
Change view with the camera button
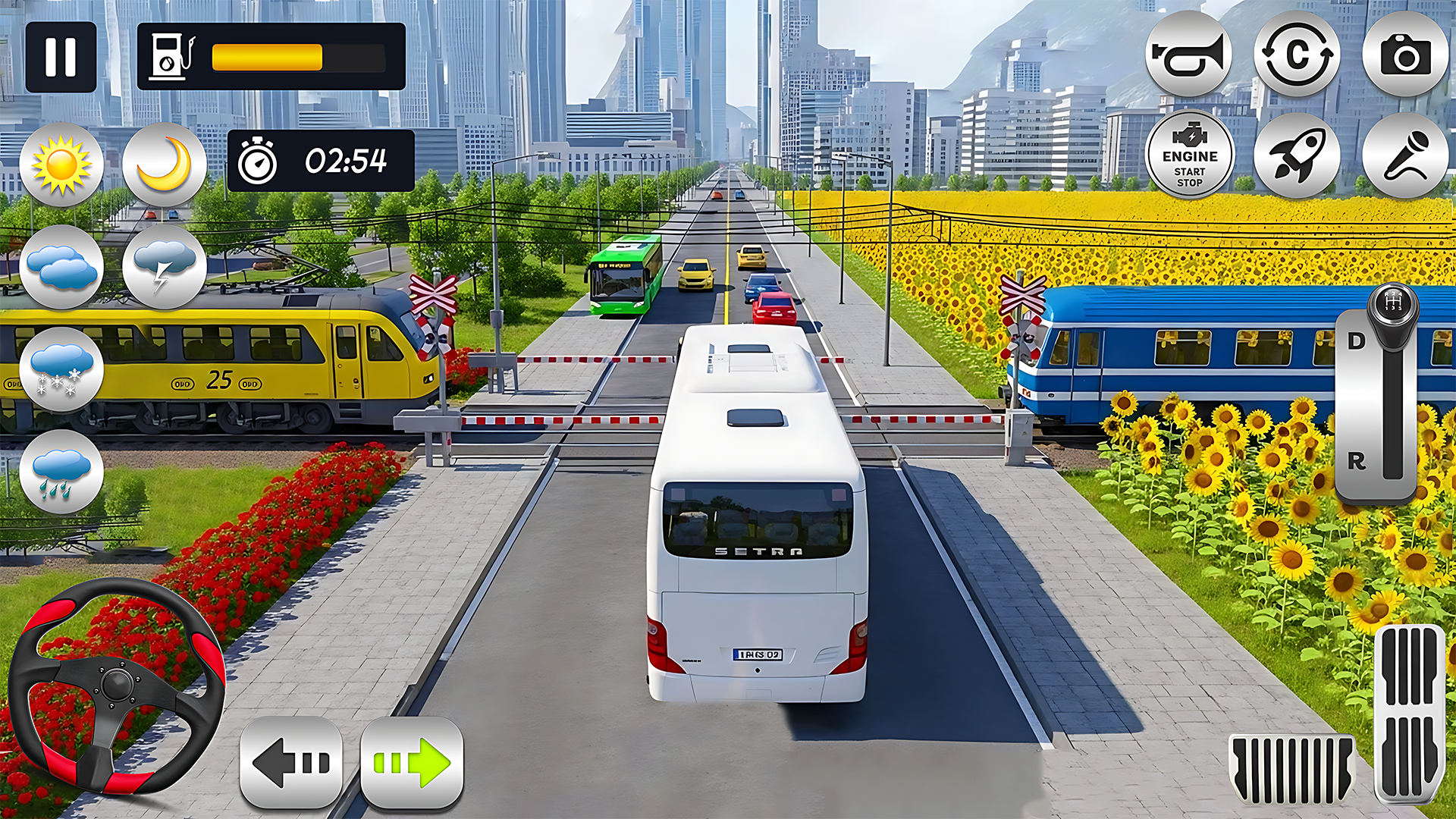point(1405,55)
